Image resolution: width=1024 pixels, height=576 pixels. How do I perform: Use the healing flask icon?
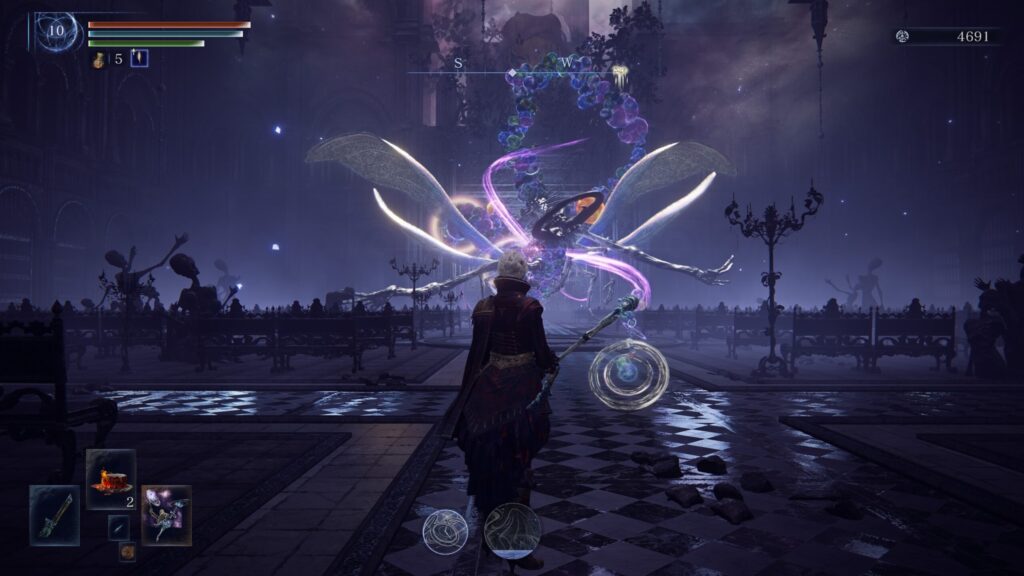(100, 59)
